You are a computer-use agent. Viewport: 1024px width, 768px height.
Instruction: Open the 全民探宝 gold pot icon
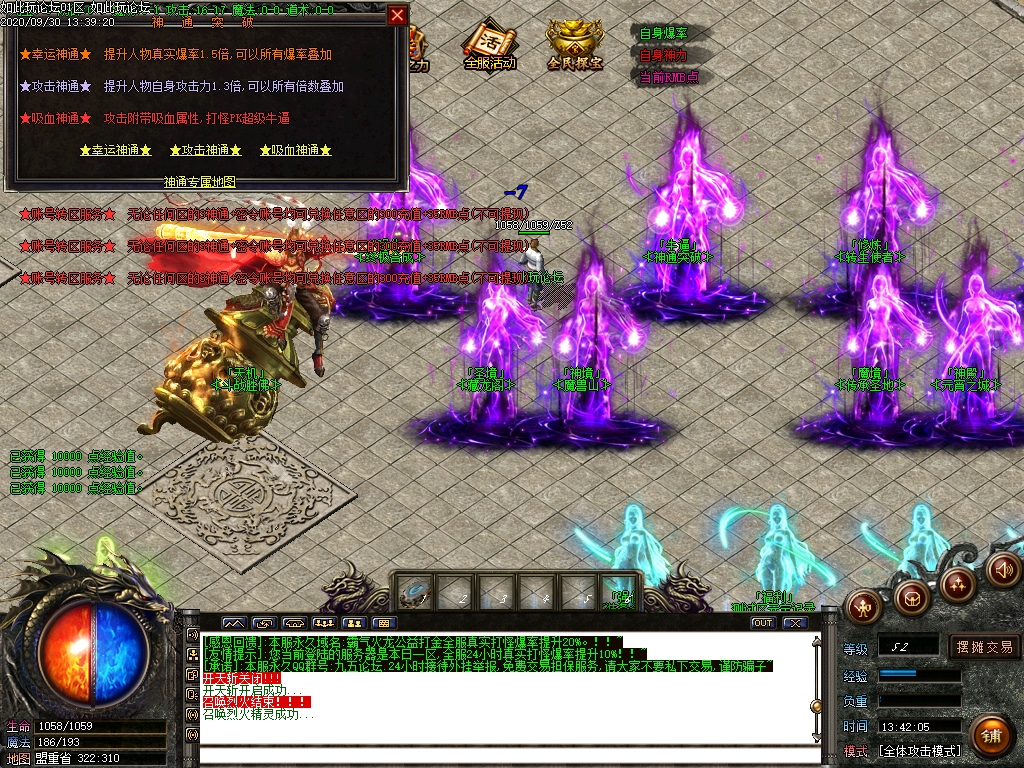[x=575, y=45]
